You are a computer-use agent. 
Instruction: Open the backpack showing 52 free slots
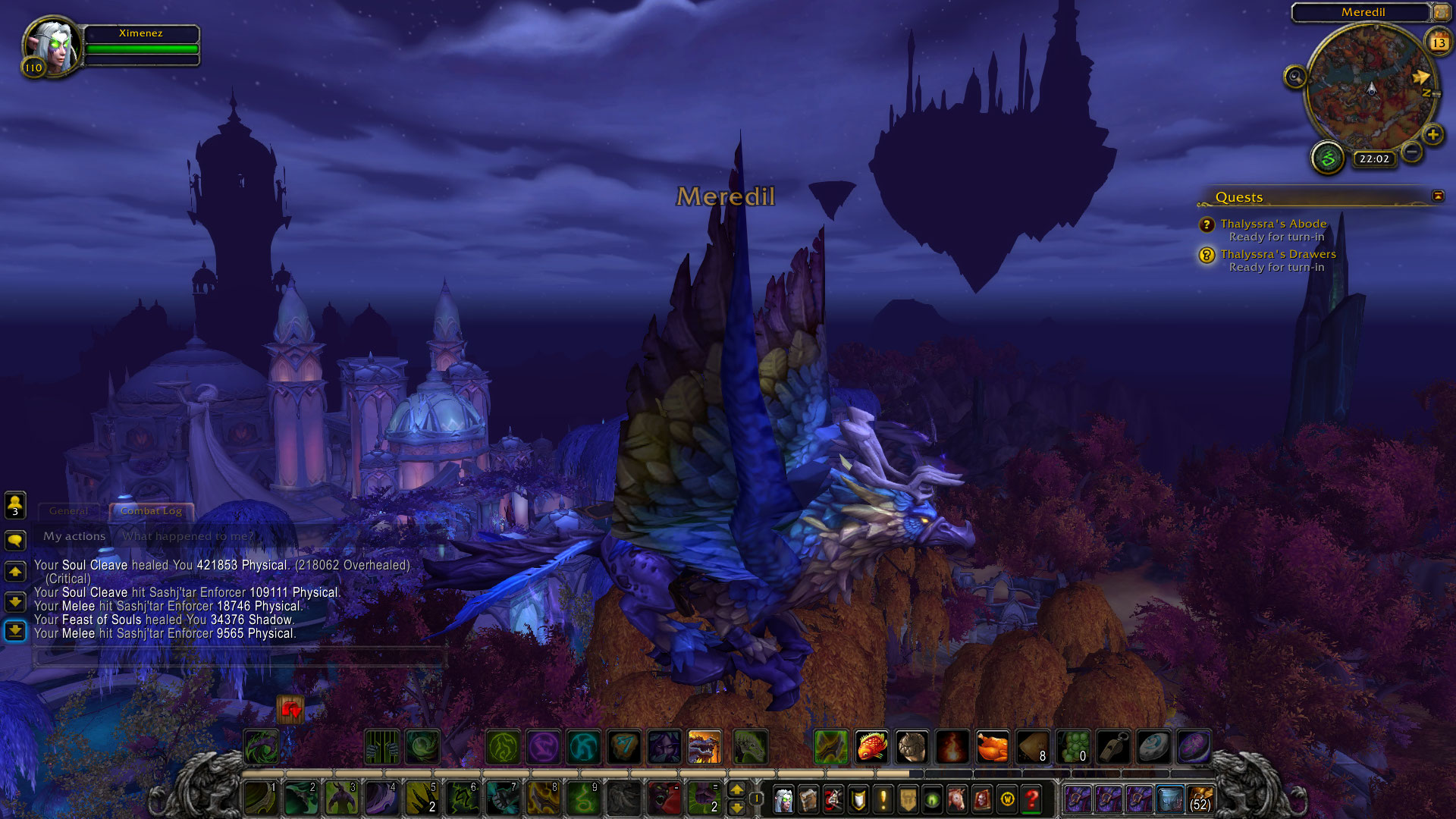click(x=1200, y=799)
